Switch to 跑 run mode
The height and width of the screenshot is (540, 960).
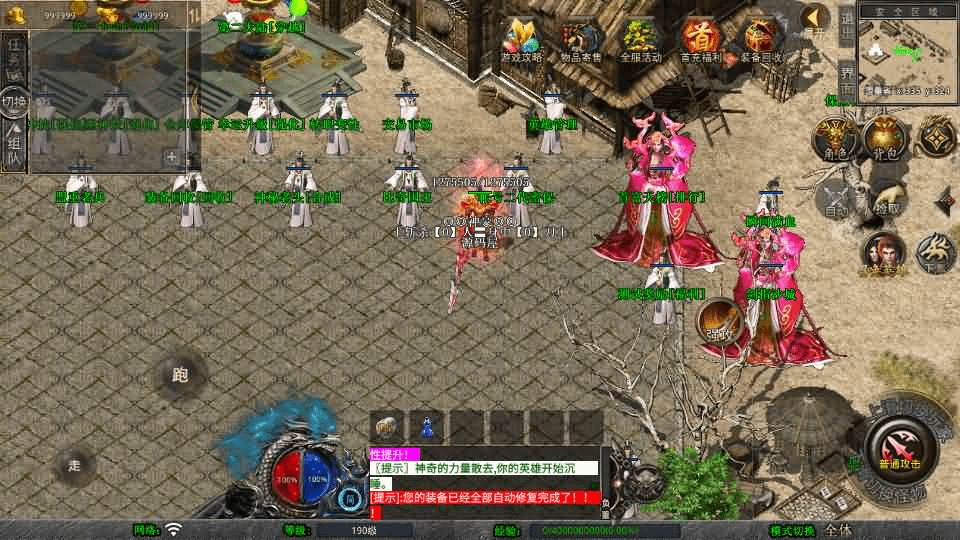(180, 376)
